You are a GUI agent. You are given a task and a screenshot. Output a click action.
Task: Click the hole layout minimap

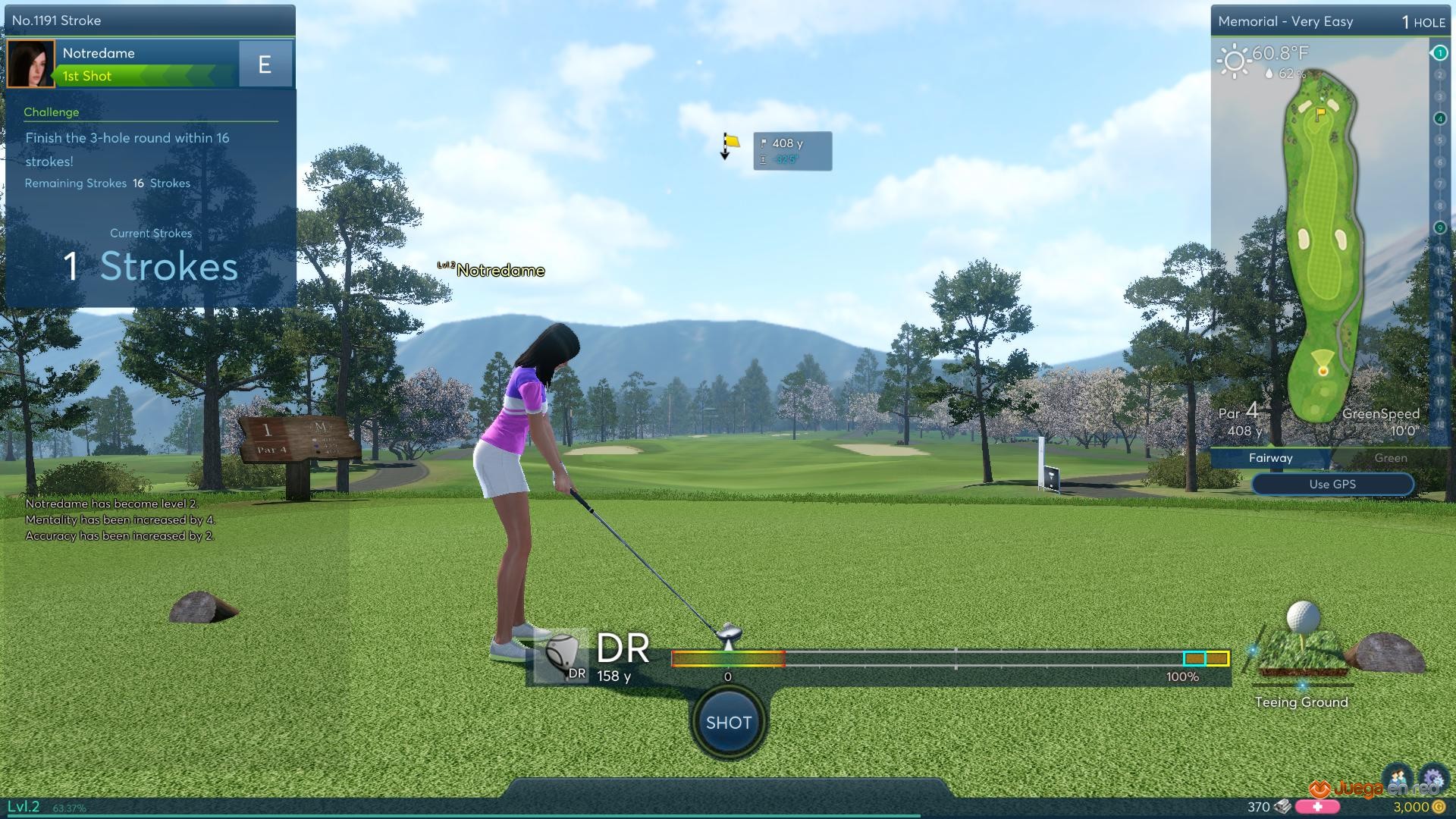point(1321,243)
